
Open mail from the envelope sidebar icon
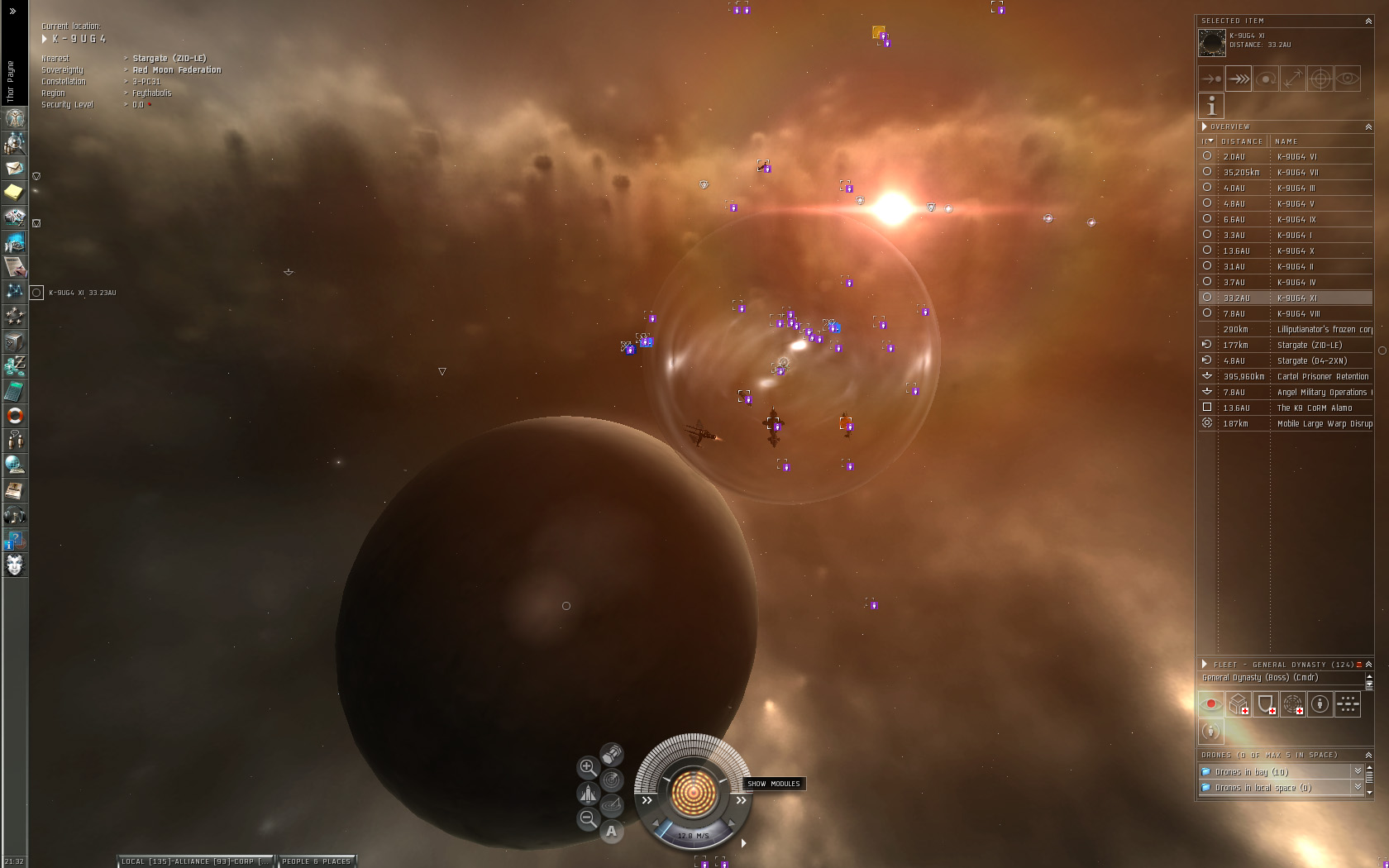coord(15,168)
